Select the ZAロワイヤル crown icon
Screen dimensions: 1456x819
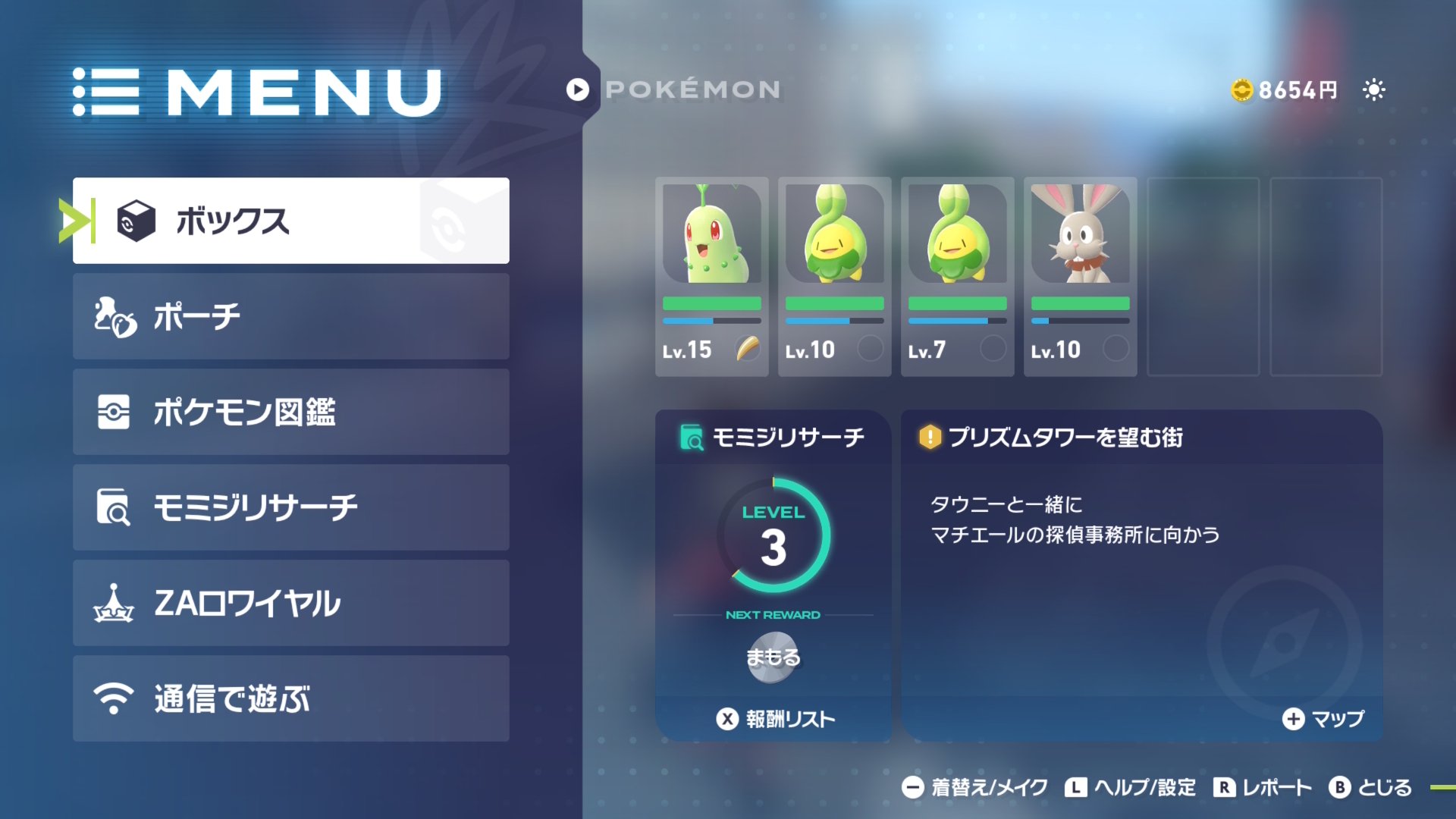[112, 604]
